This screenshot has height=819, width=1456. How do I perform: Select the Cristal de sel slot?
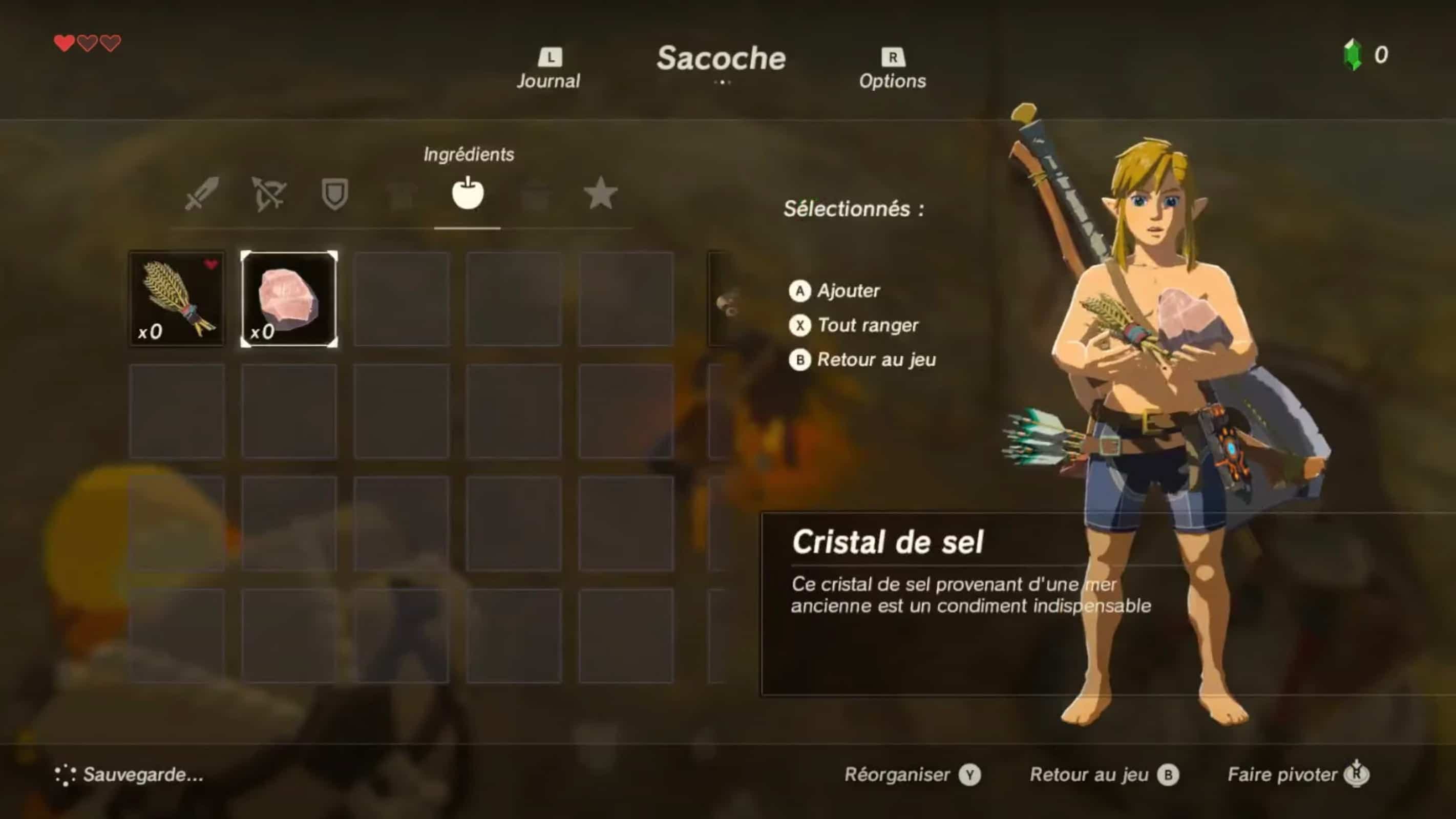pos(289,299)
